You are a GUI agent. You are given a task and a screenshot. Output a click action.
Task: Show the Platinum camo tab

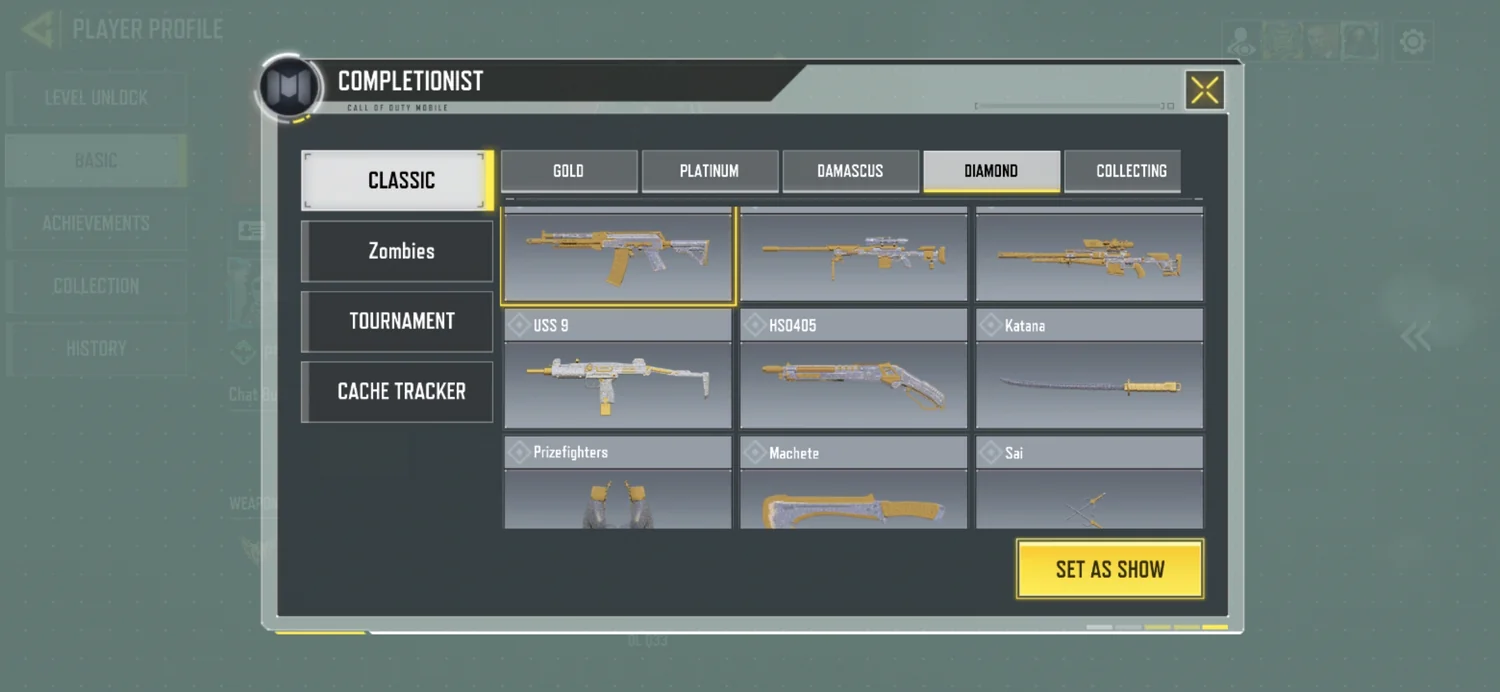point(709,171)
